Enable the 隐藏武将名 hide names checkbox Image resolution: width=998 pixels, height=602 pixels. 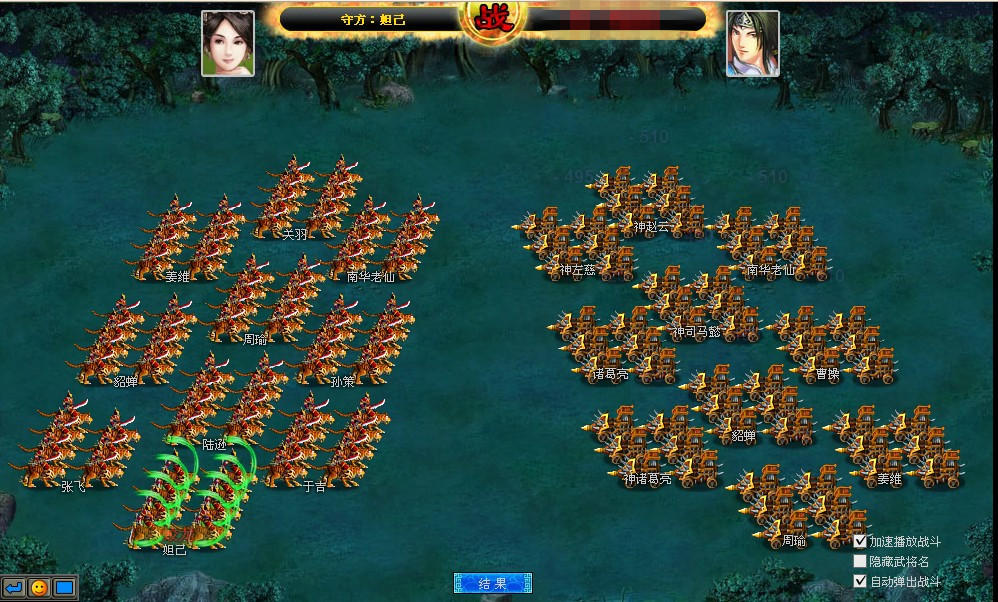[x=860, y=561]
